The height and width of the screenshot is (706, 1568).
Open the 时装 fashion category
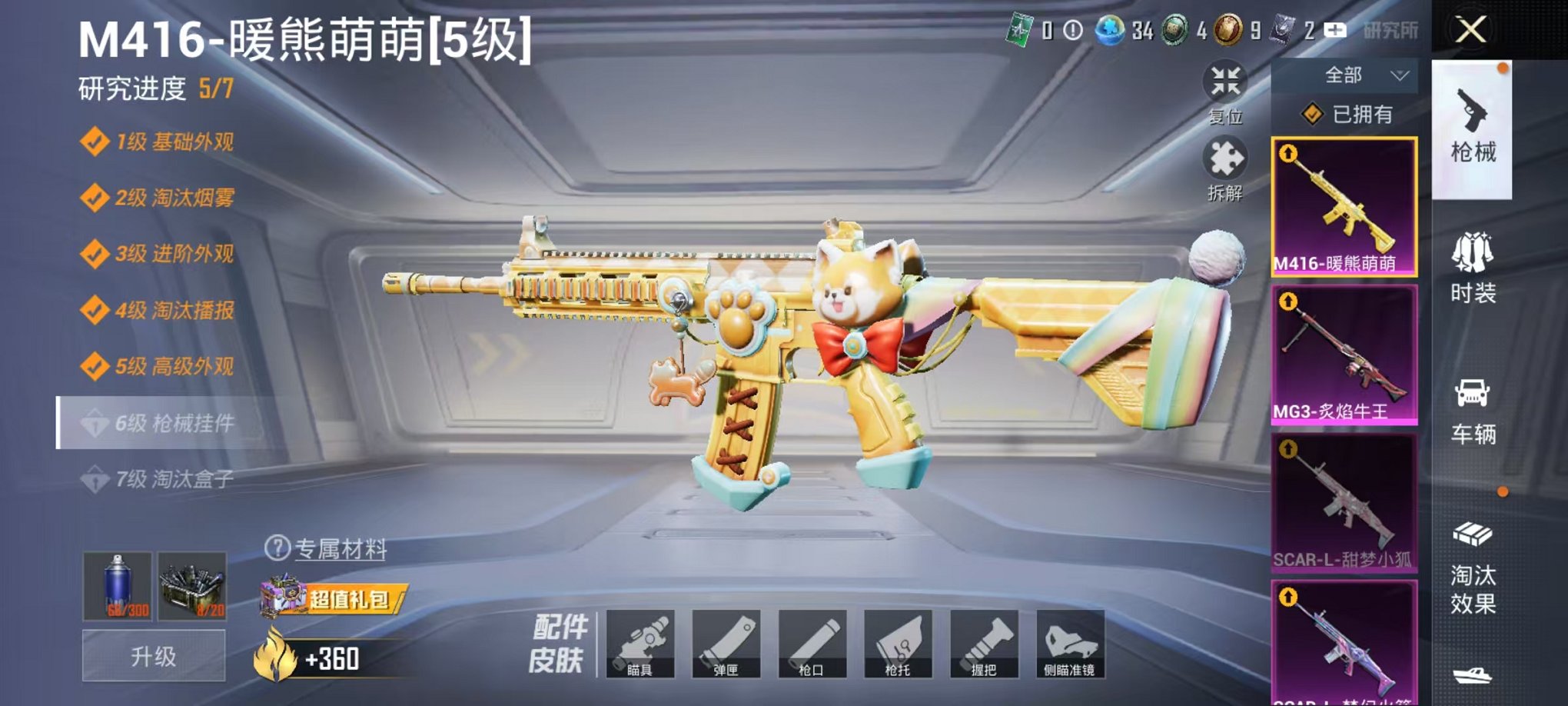click(1473, 269)
